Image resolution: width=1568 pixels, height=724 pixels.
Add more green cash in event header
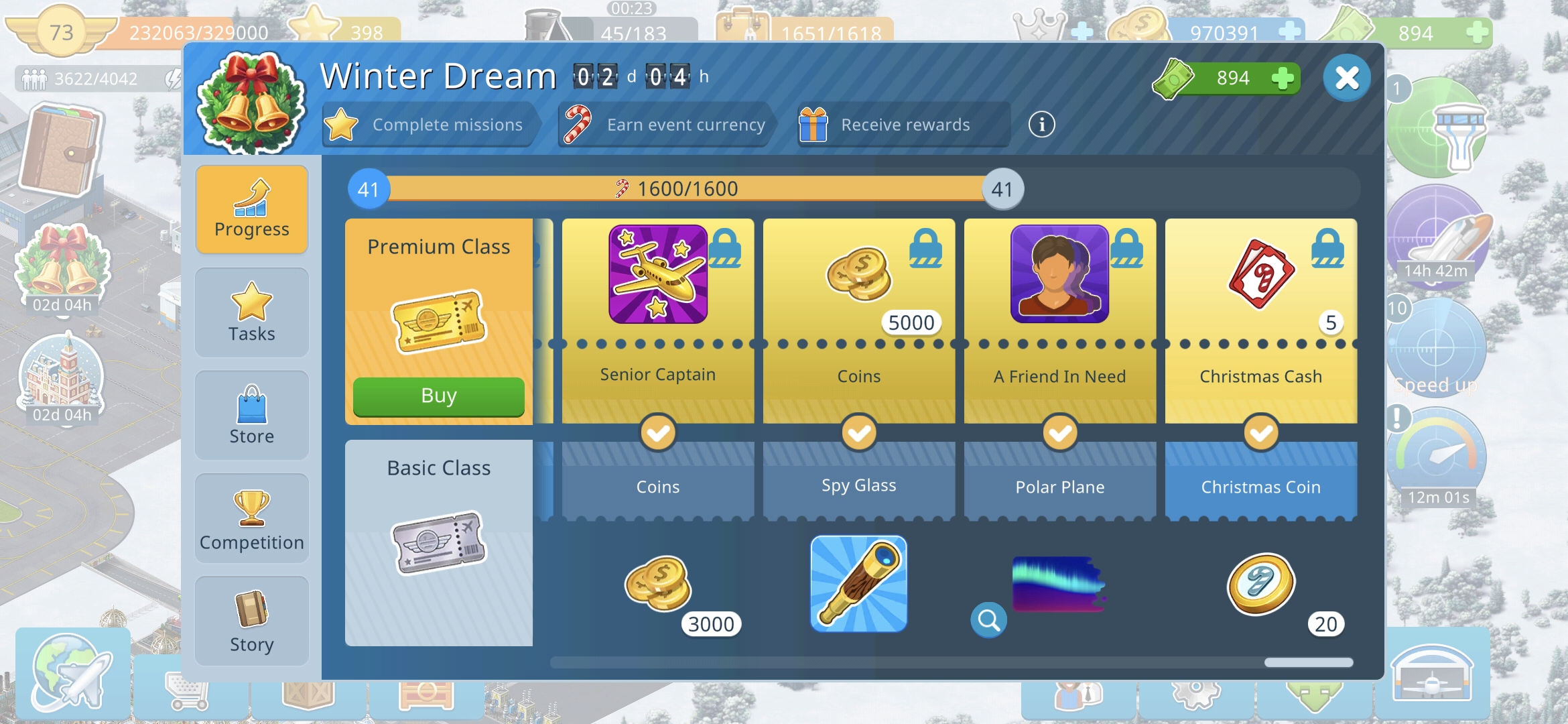(x=1282, y=78)
